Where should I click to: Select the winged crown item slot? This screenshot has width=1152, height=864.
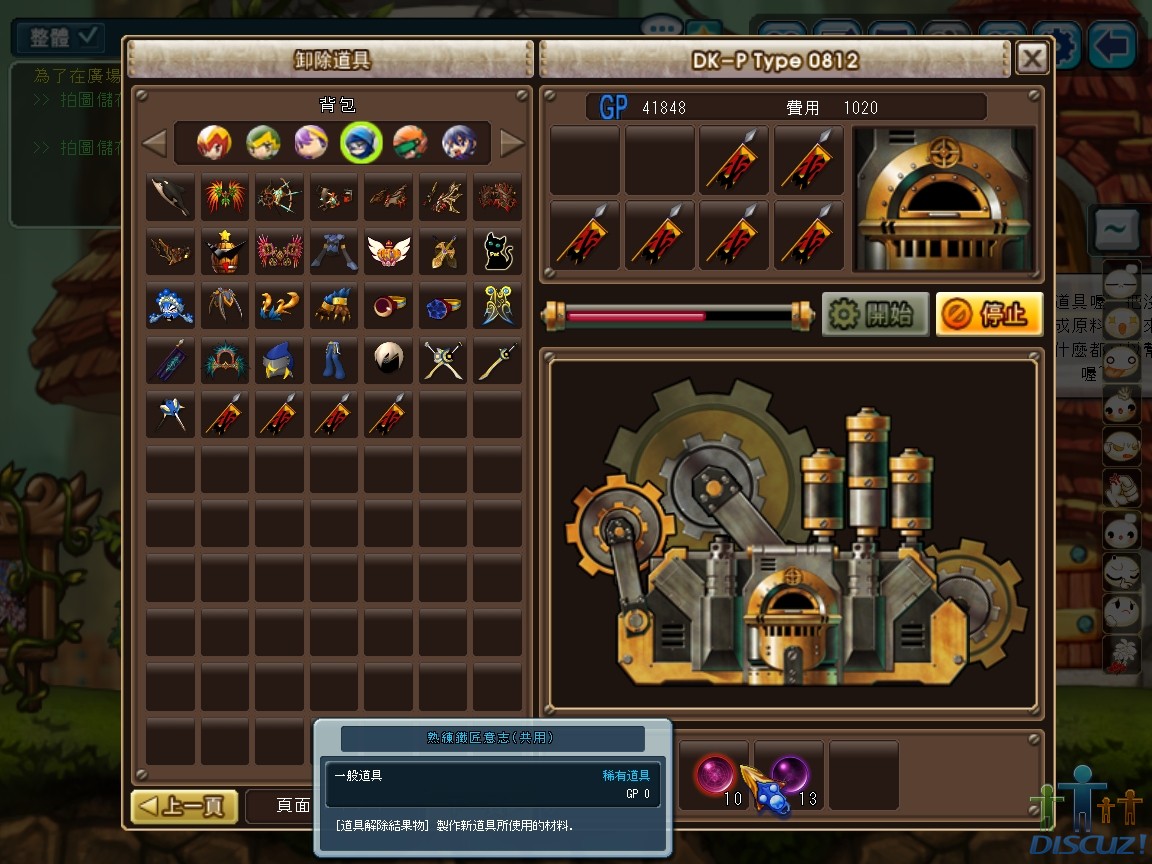tap(388, 251)
